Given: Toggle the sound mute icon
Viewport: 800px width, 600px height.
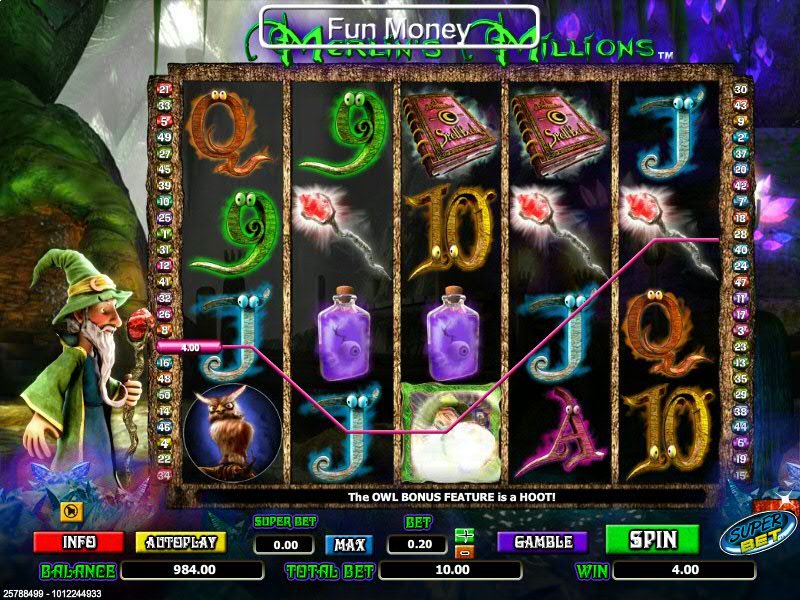Looking at the screenshot, I should [x=71, y=513].
